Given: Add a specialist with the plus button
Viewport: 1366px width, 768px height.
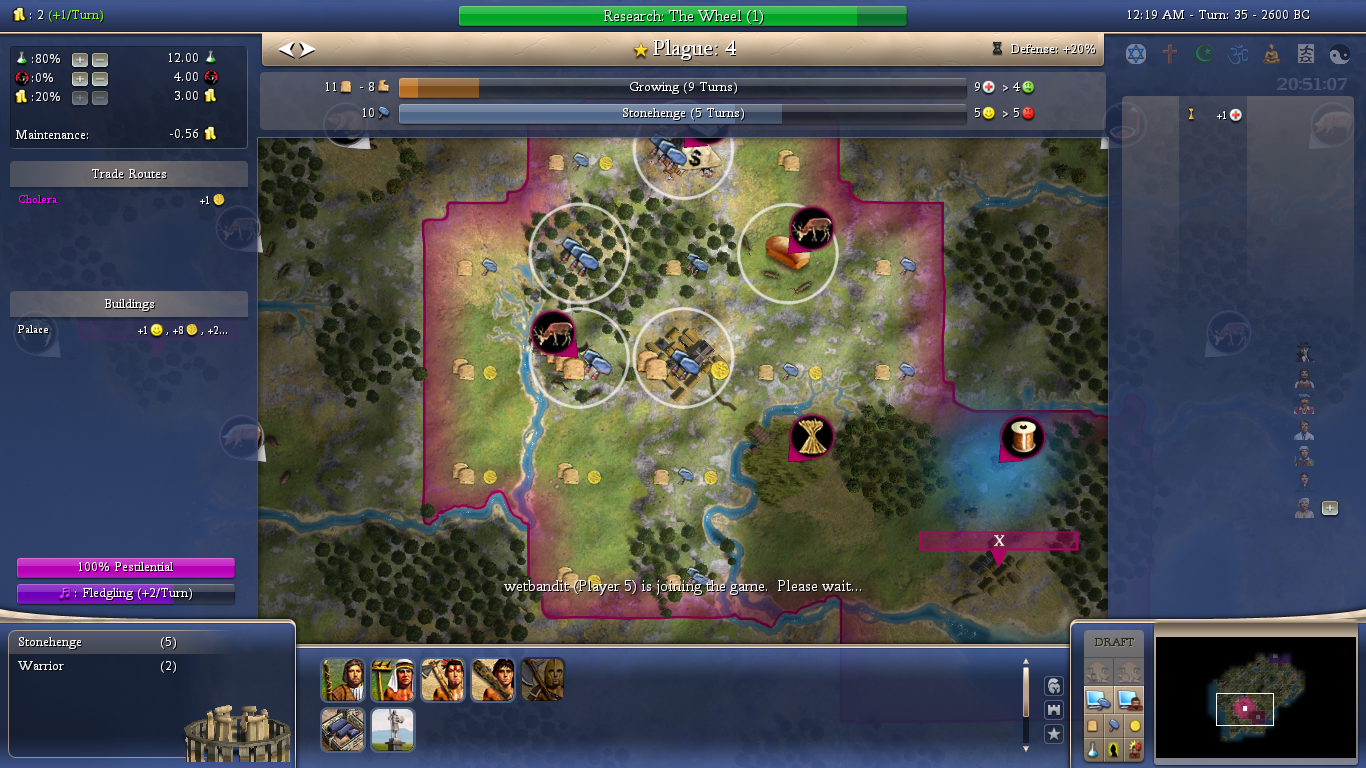Looking at the screenshot, I should pyautogui.click(x=1330, y=508).
